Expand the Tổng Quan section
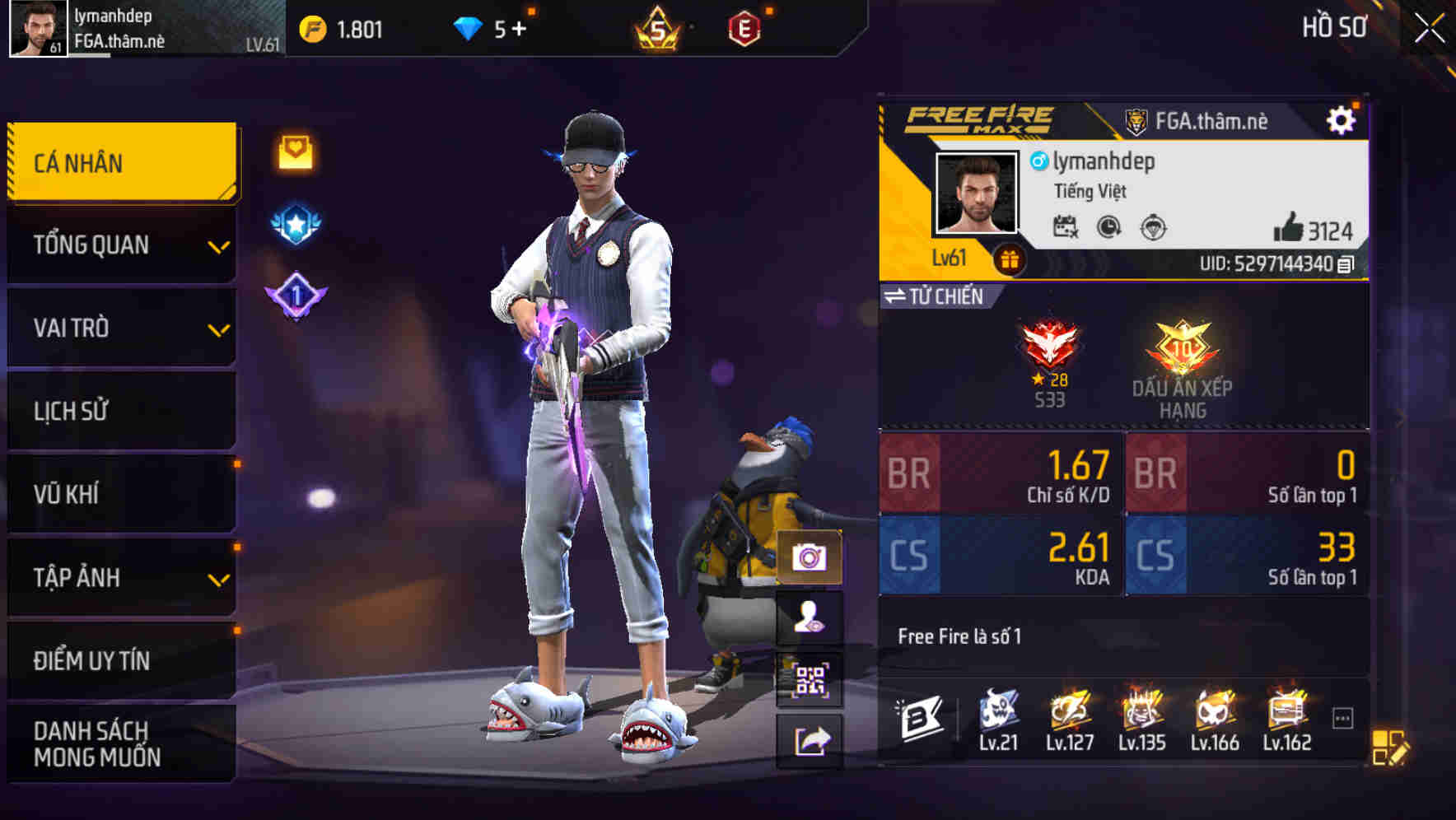 coord(120,245)
